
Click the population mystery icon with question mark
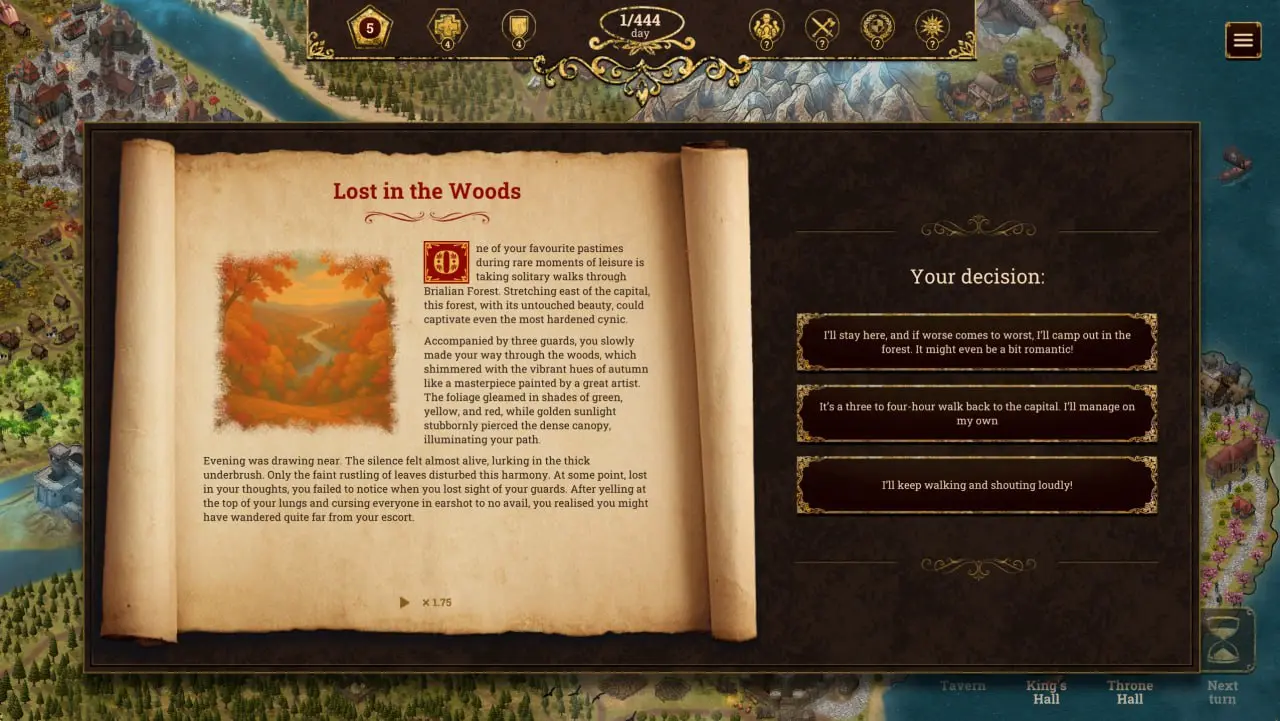766,27
